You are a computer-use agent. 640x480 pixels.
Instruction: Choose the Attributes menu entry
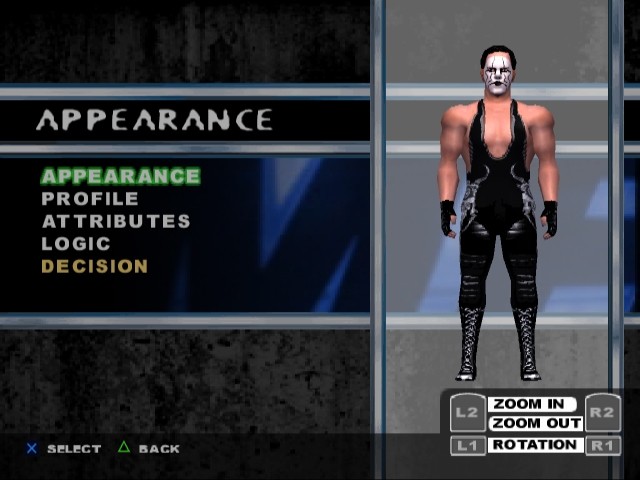coord(116,221)
